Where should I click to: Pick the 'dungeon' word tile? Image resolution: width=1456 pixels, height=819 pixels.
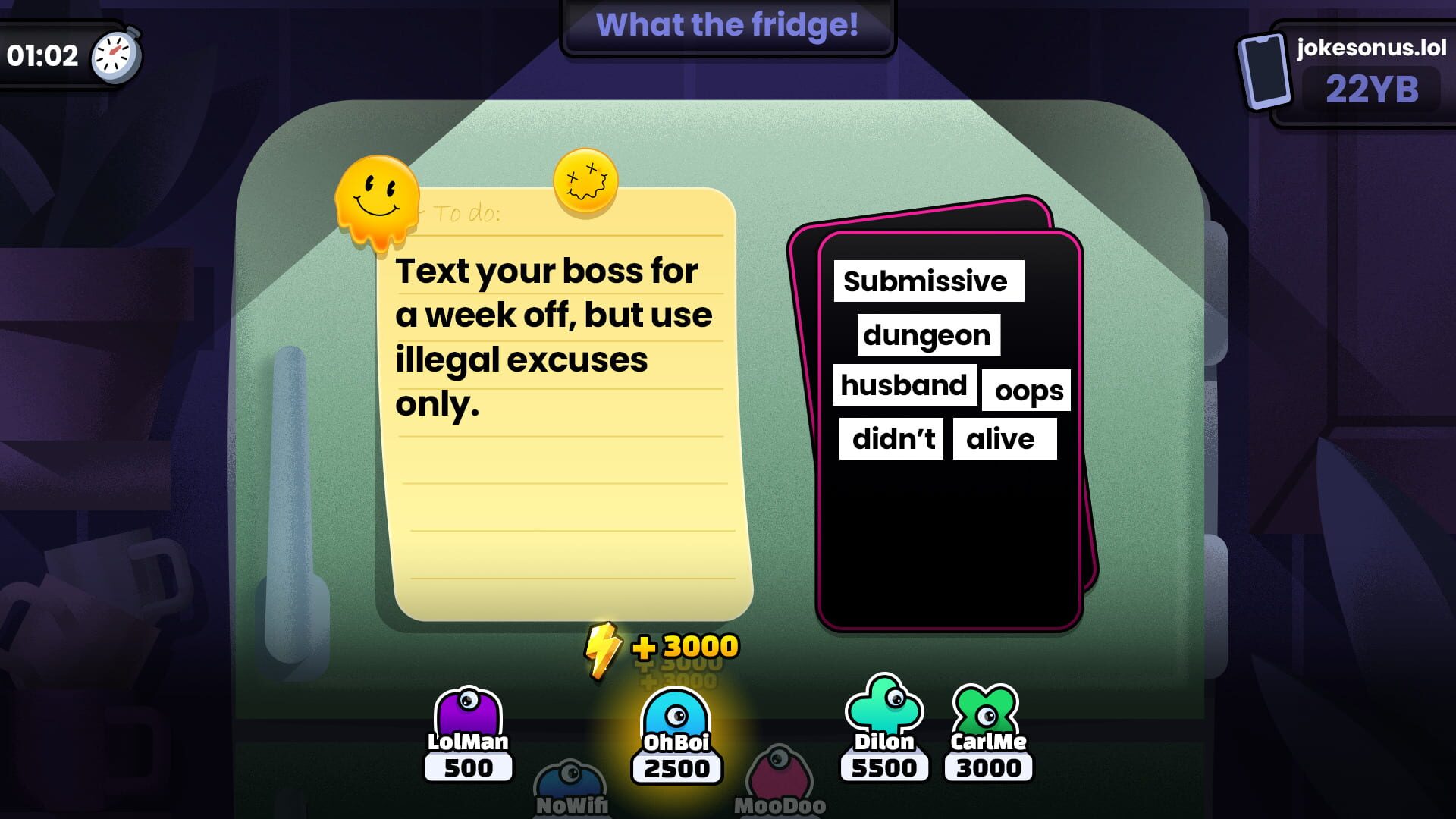(928, 334)
